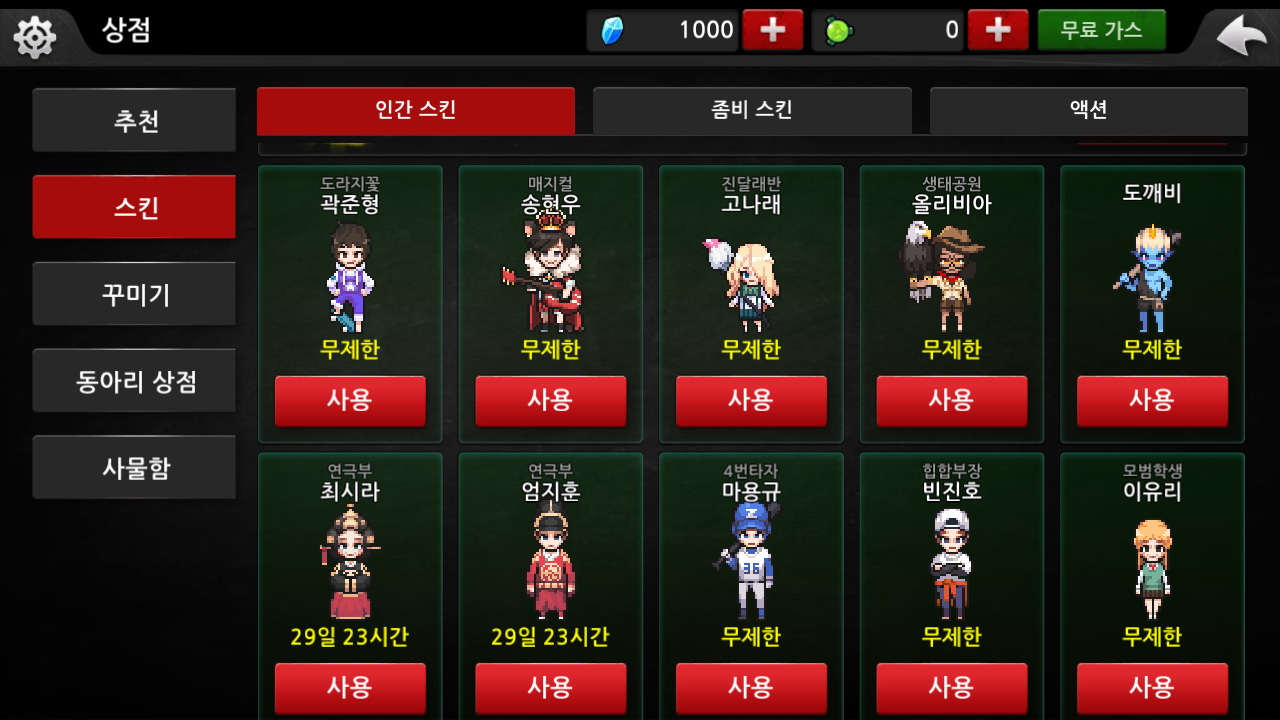
Task: Use the 곽준형 skin
Action: point(350,400)
